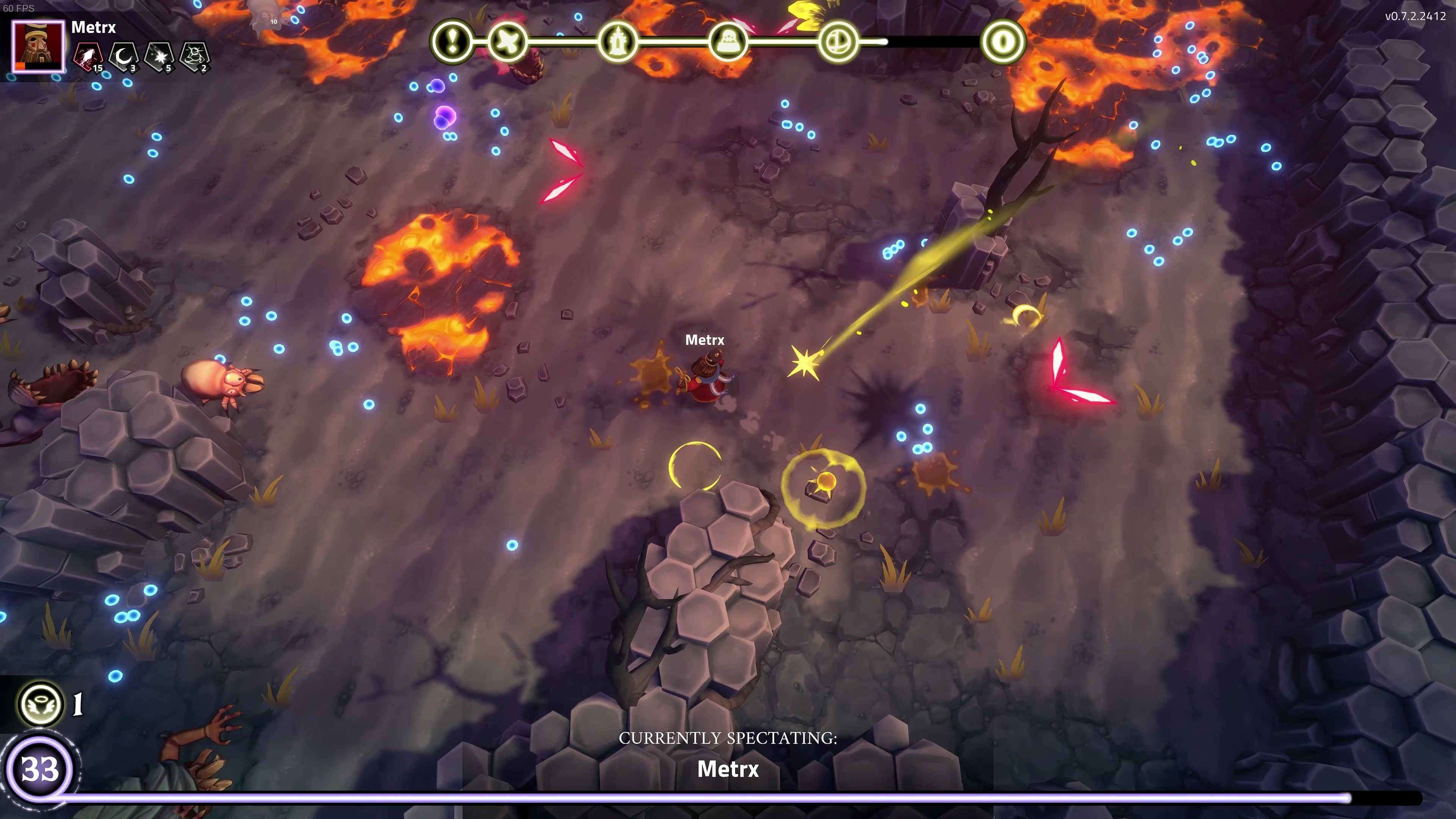Click the glowing eye final stage marker

1004,41
